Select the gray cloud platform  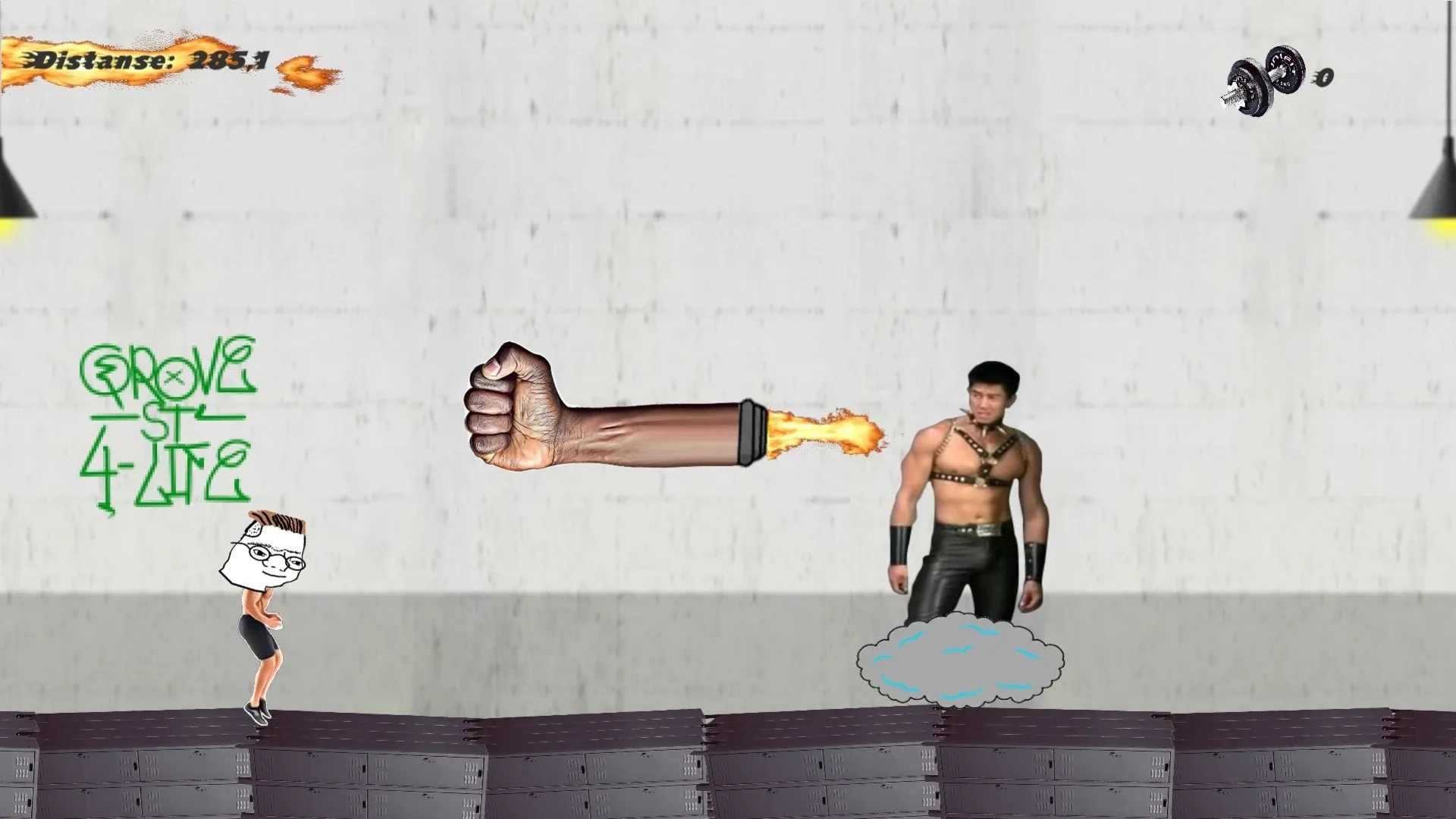[959, 664]
